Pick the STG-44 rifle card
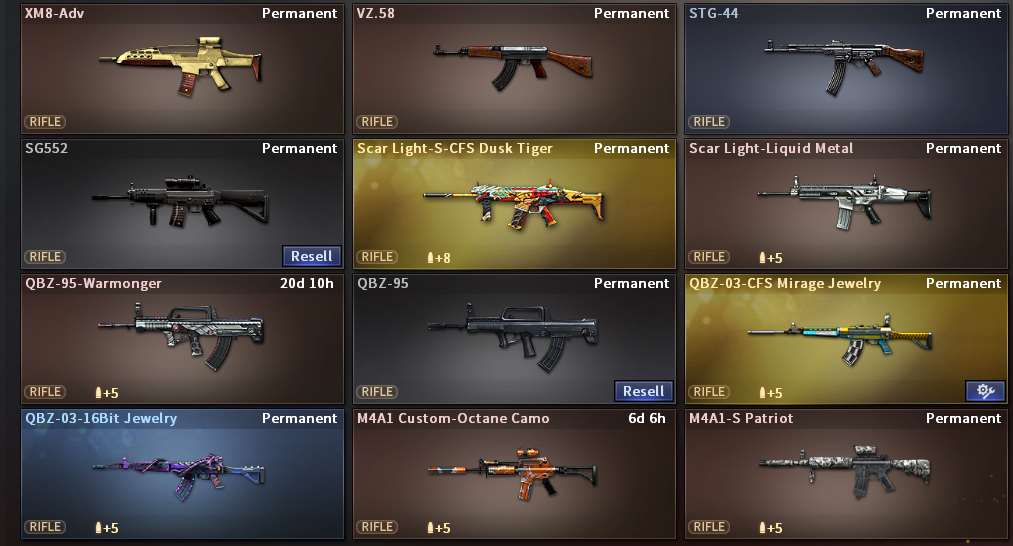Screen dimensions: 1013x546 846,68
